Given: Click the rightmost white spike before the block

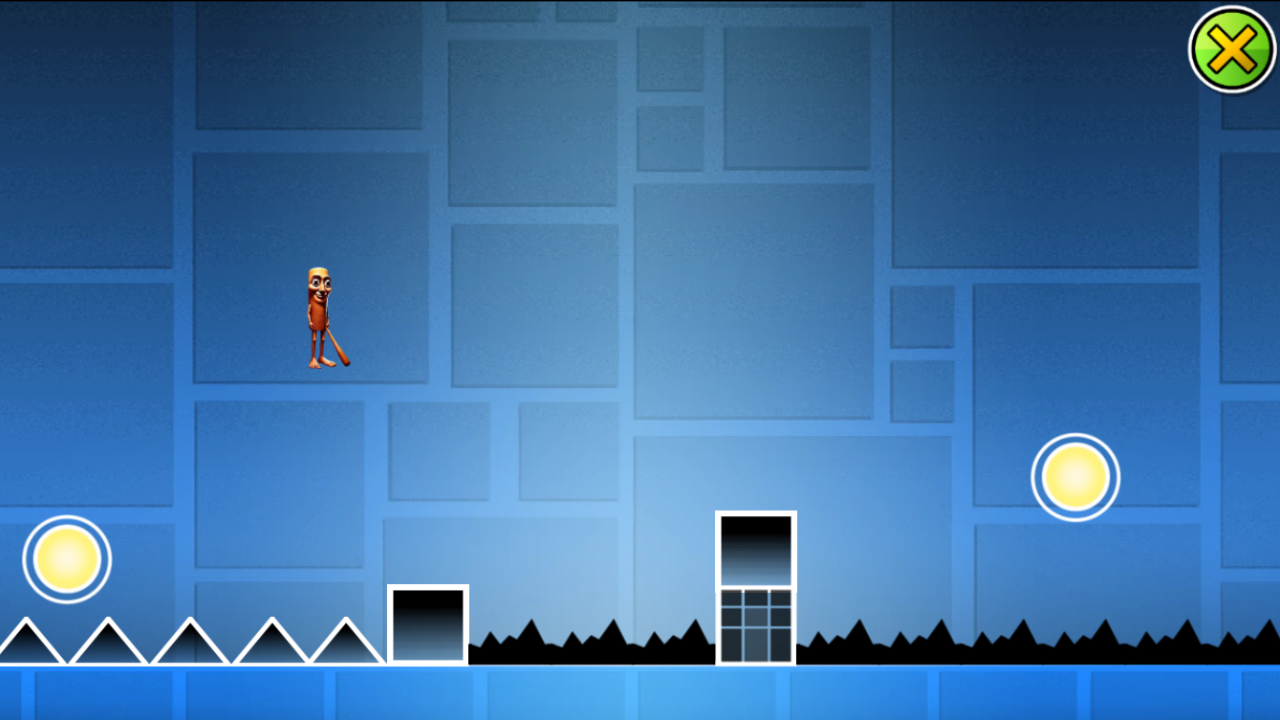Looking at the screenshot, I should point(345,645).
